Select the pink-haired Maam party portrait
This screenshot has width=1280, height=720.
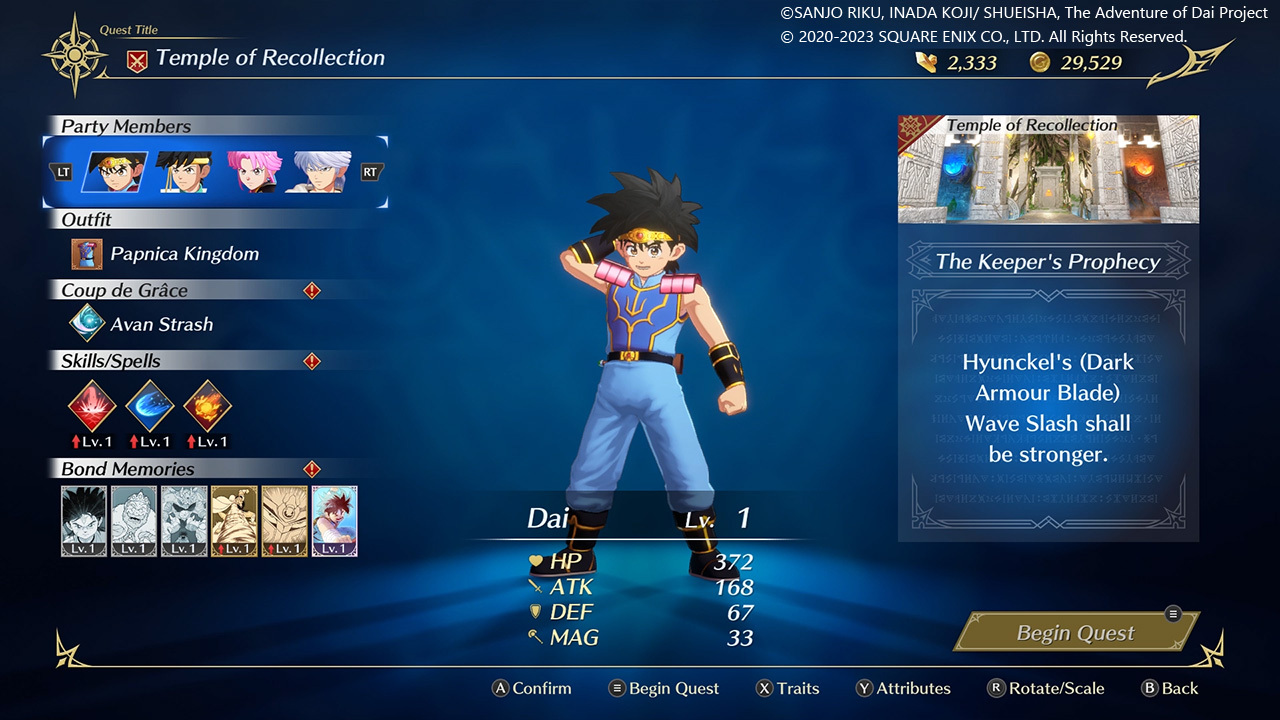coord(254,172)
